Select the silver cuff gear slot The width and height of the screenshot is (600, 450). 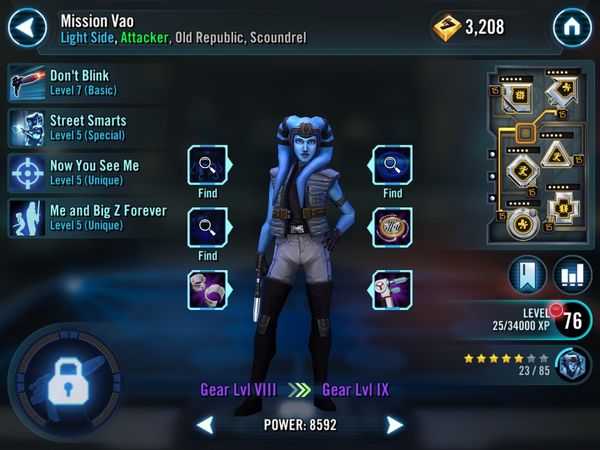pos(208,290)
